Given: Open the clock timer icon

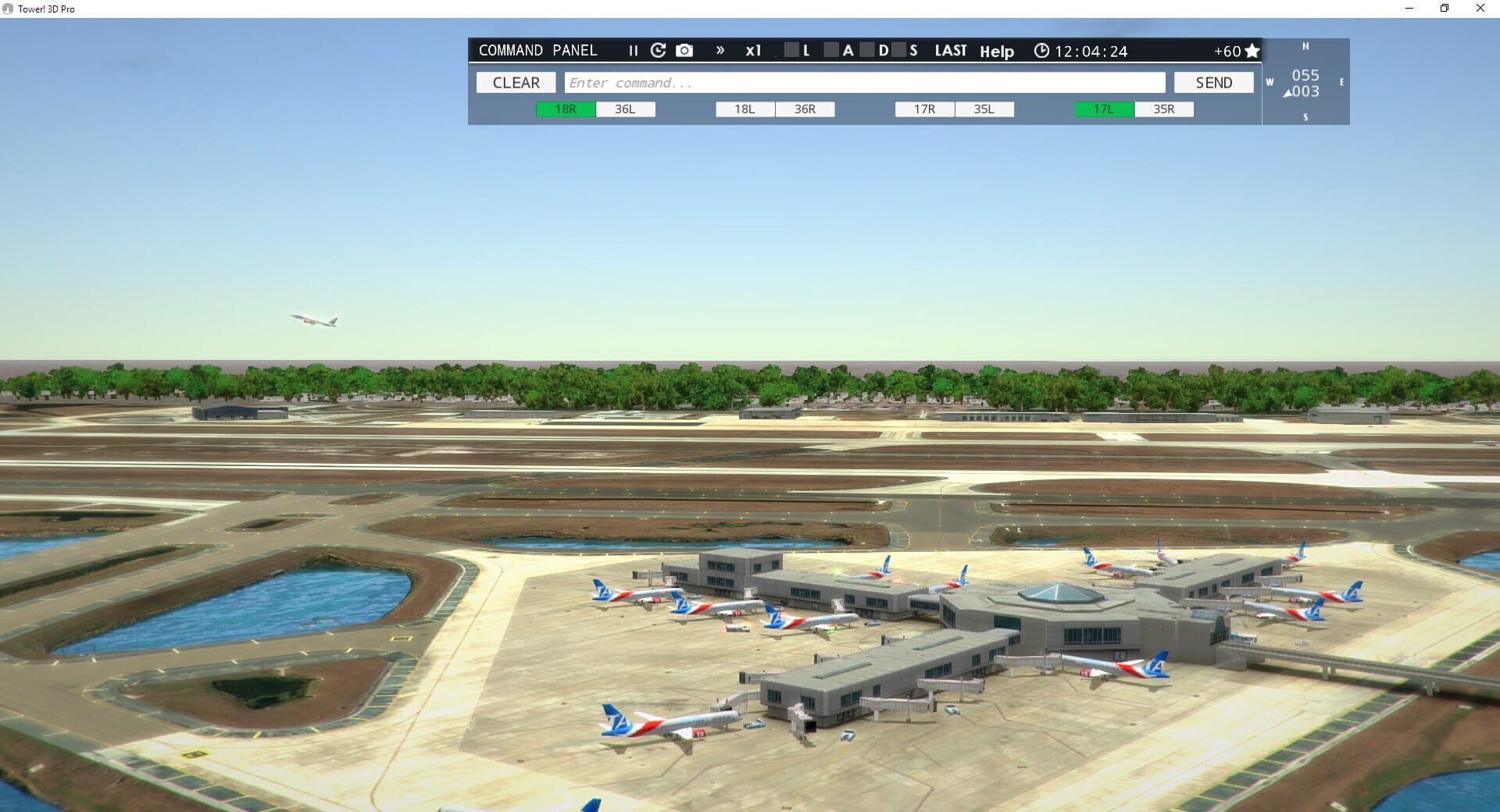Looking at the screenshot, I should pos(1041,50).
